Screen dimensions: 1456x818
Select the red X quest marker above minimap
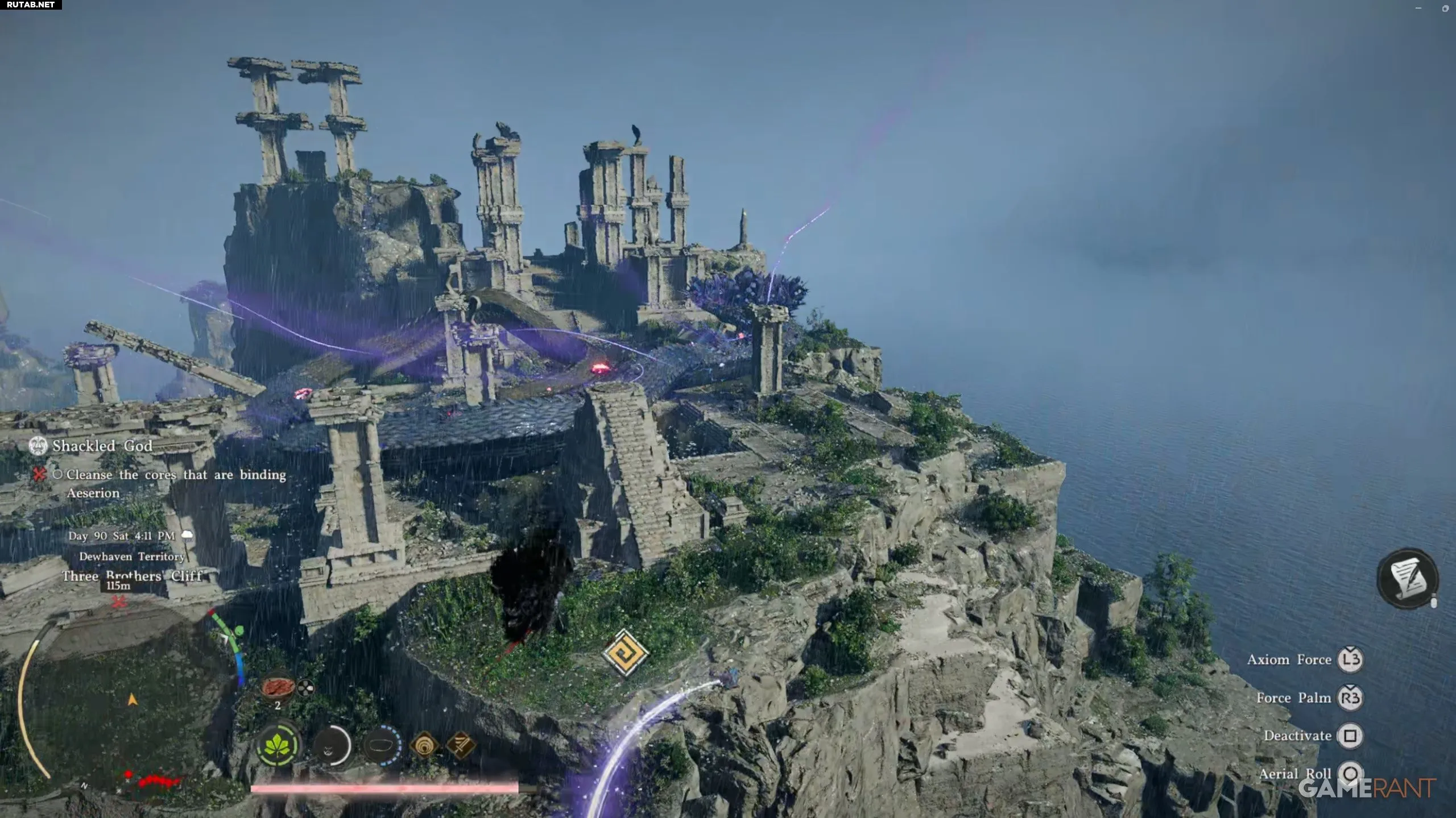(119, 601)
